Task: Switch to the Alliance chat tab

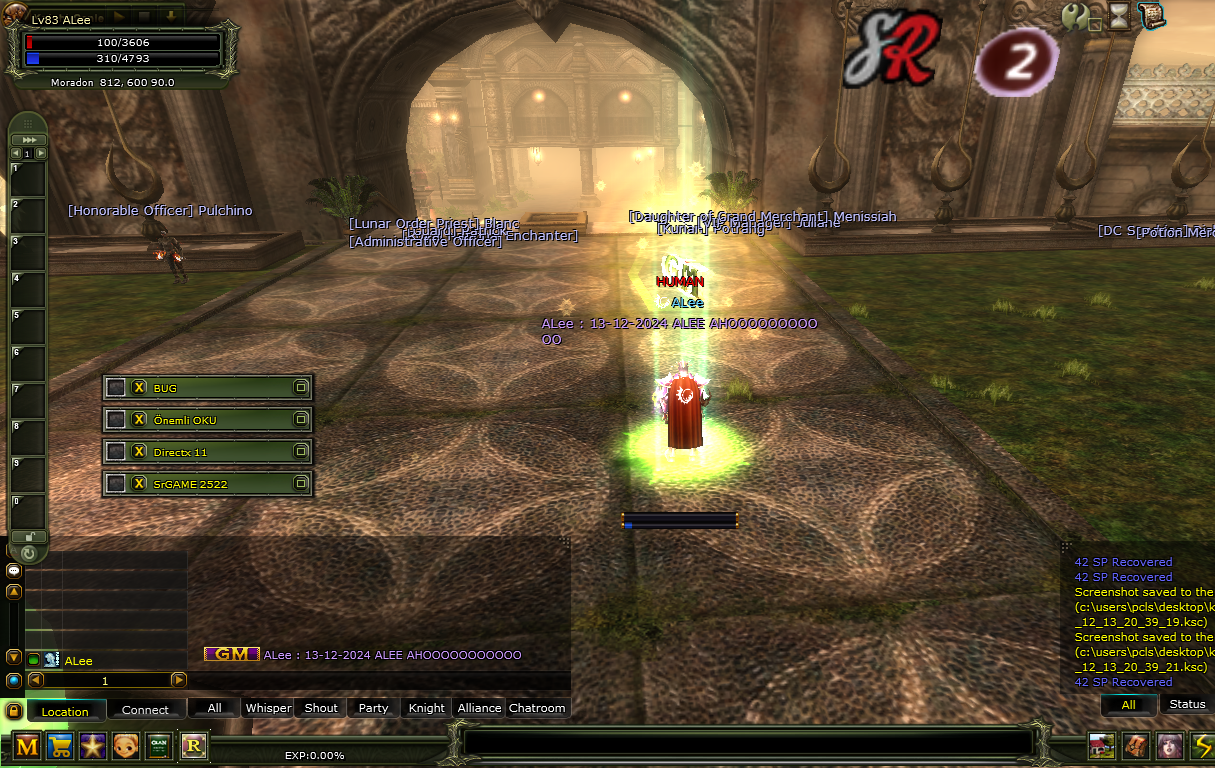Action: tap(479, 708)
